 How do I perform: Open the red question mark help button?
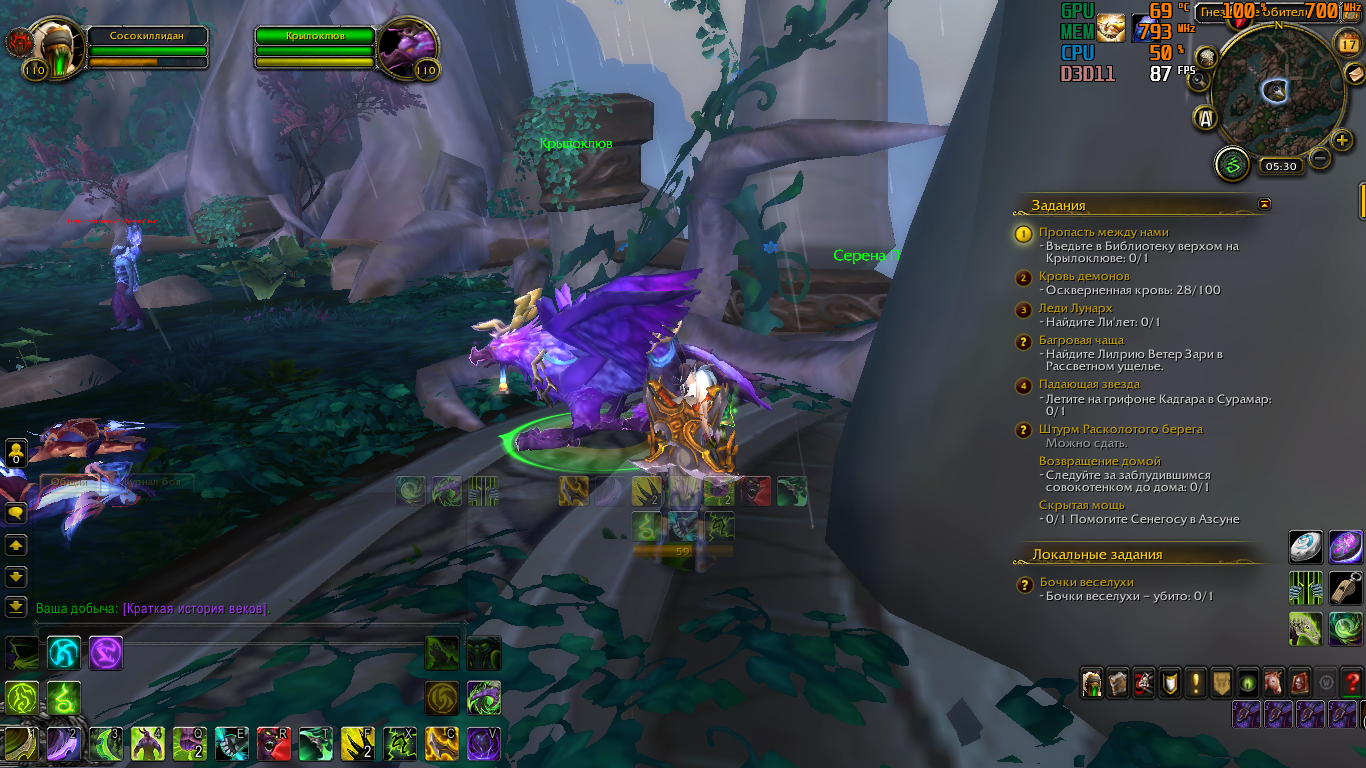coord(1351,683)
